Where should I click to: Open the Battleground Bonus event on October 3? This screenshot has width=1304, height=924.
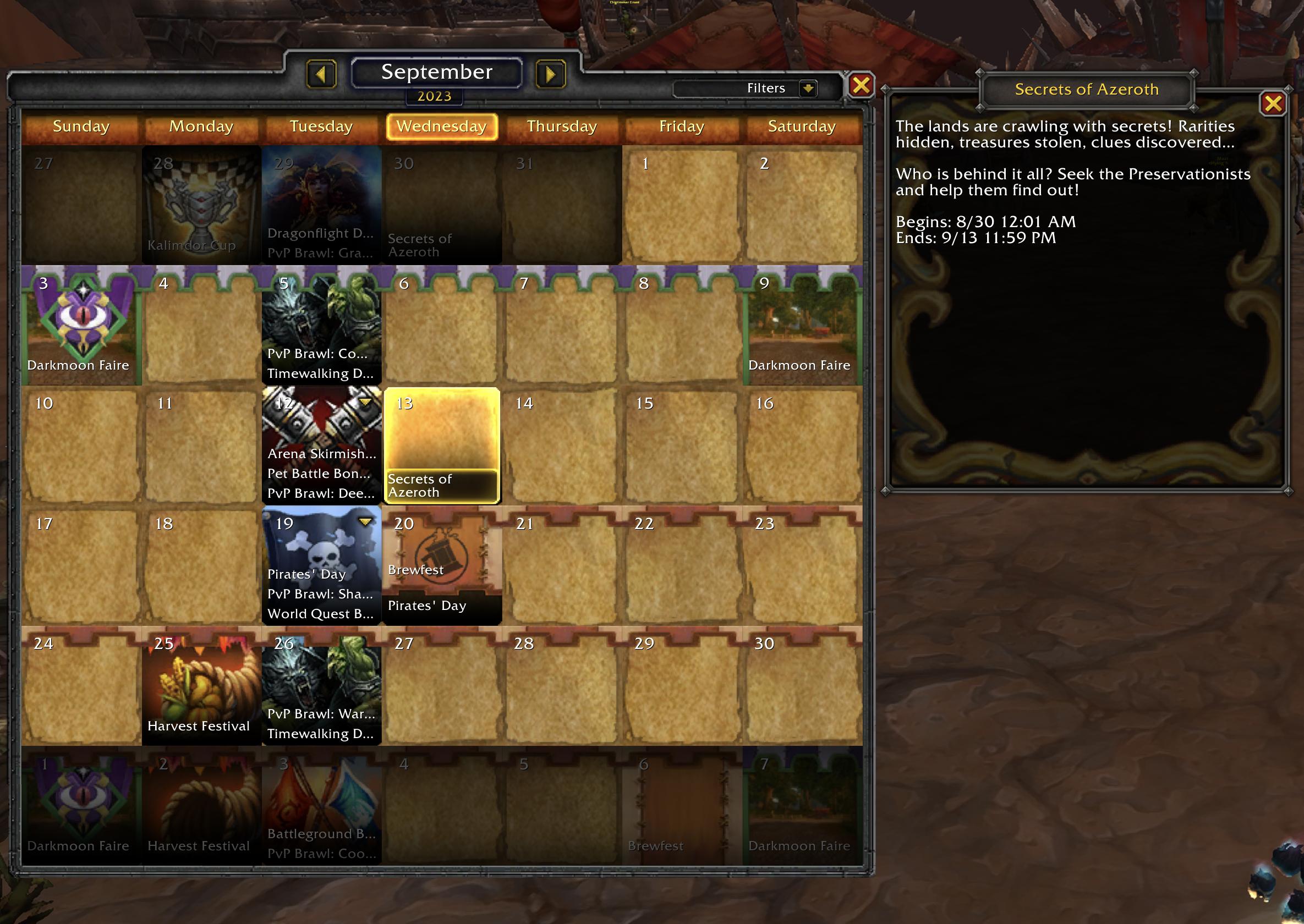click(x=321, y=834)
